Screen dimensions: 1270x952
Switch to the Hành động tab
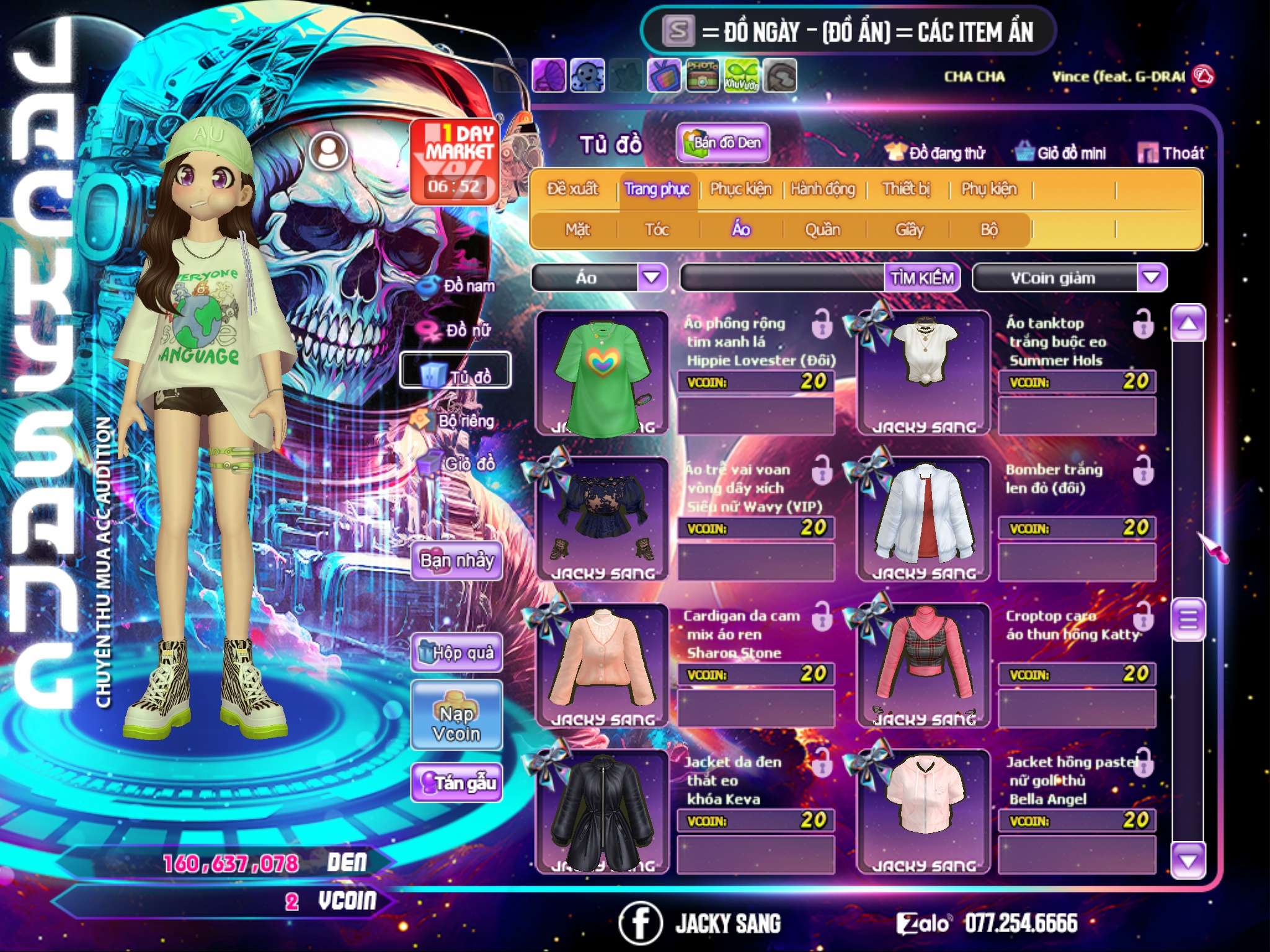pyautogui.click(x=823, y=189)
